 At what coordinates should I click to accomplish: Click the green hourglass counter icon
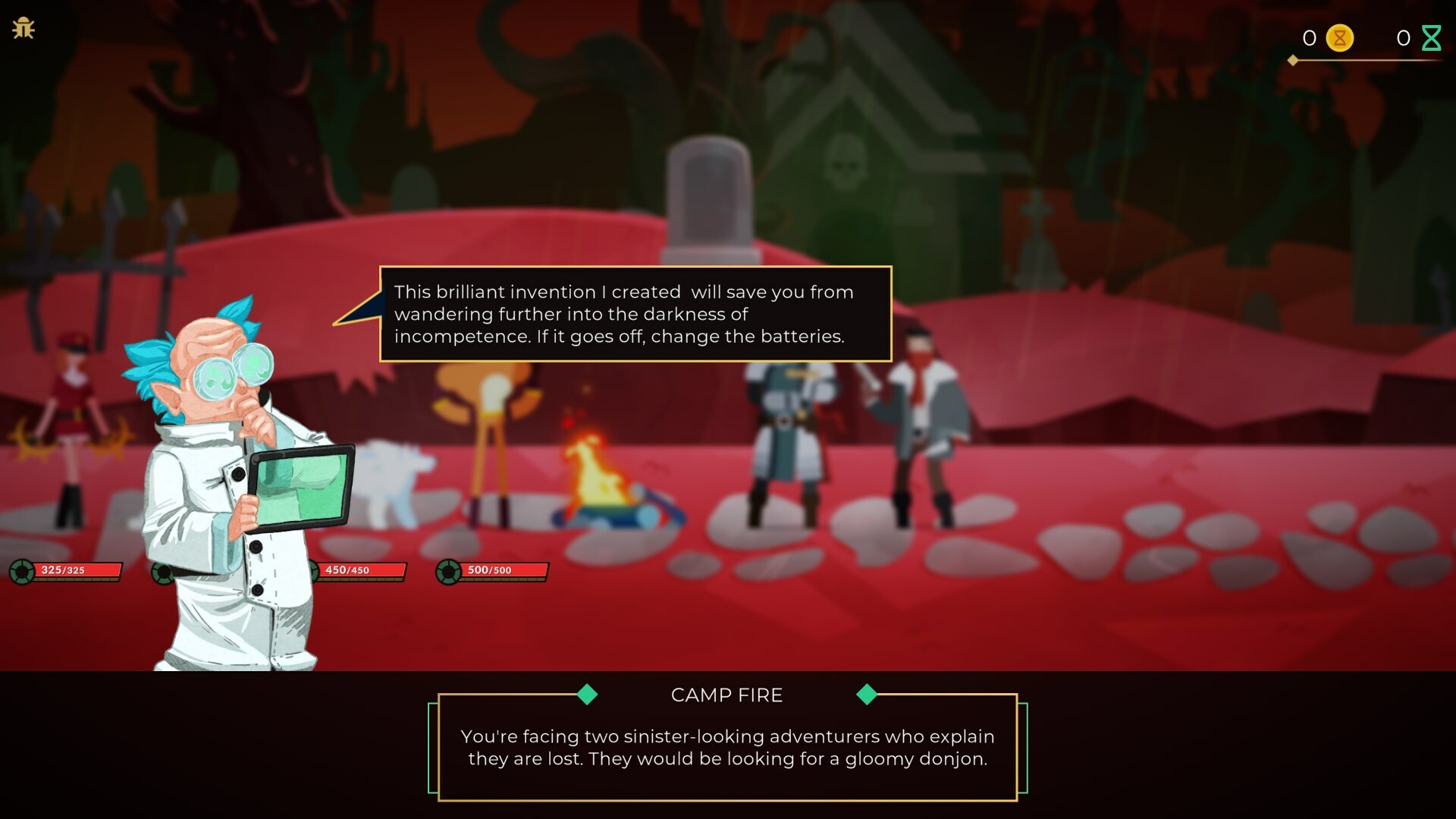click(x=1432, y=36)
